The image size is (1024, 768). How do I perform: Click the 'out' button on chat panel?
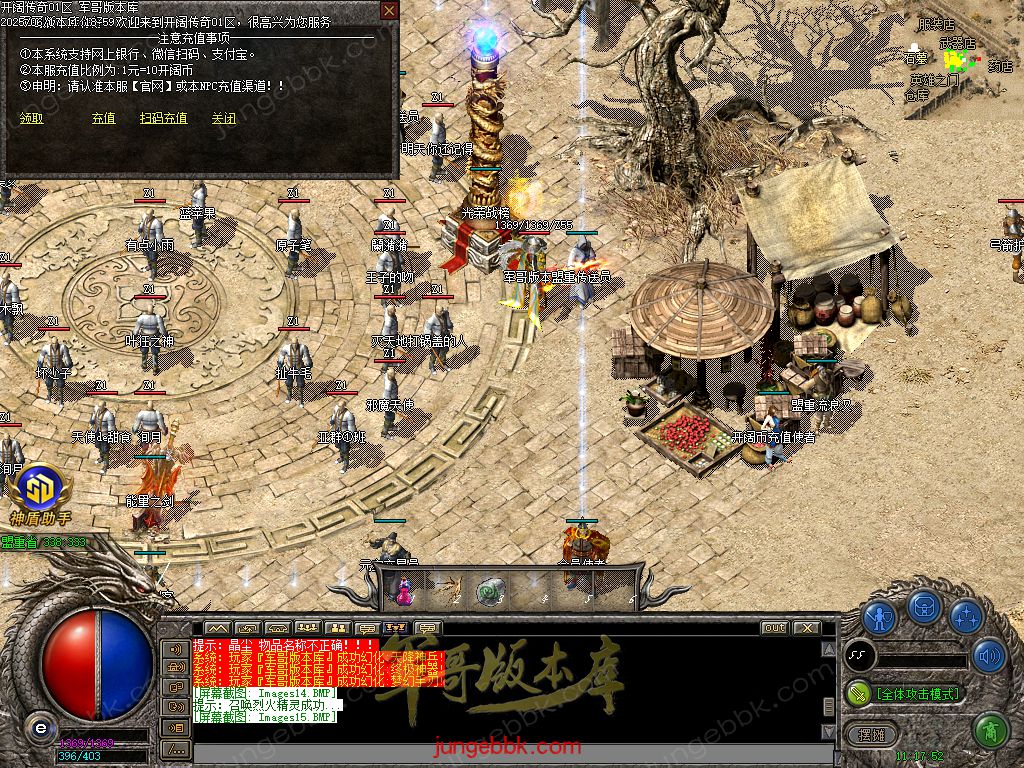pos(773,628)
